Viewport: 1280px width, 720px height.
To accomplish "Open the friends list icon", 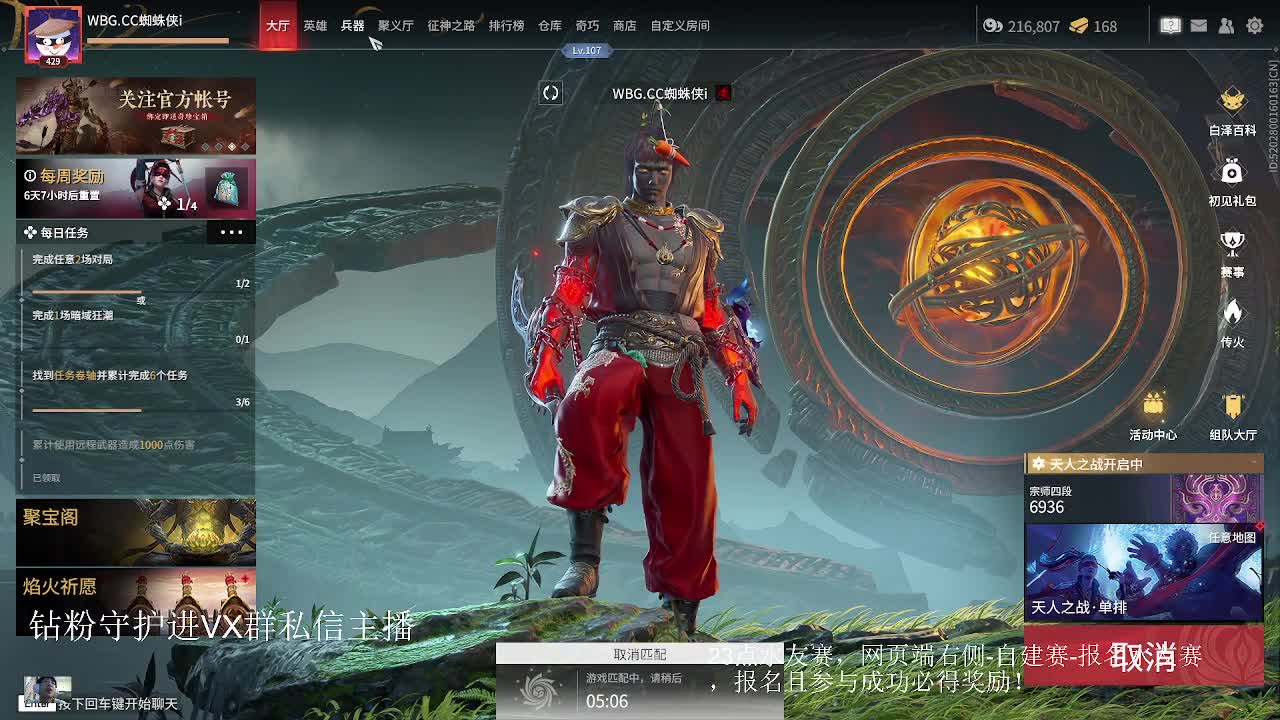I will 1226,26.
